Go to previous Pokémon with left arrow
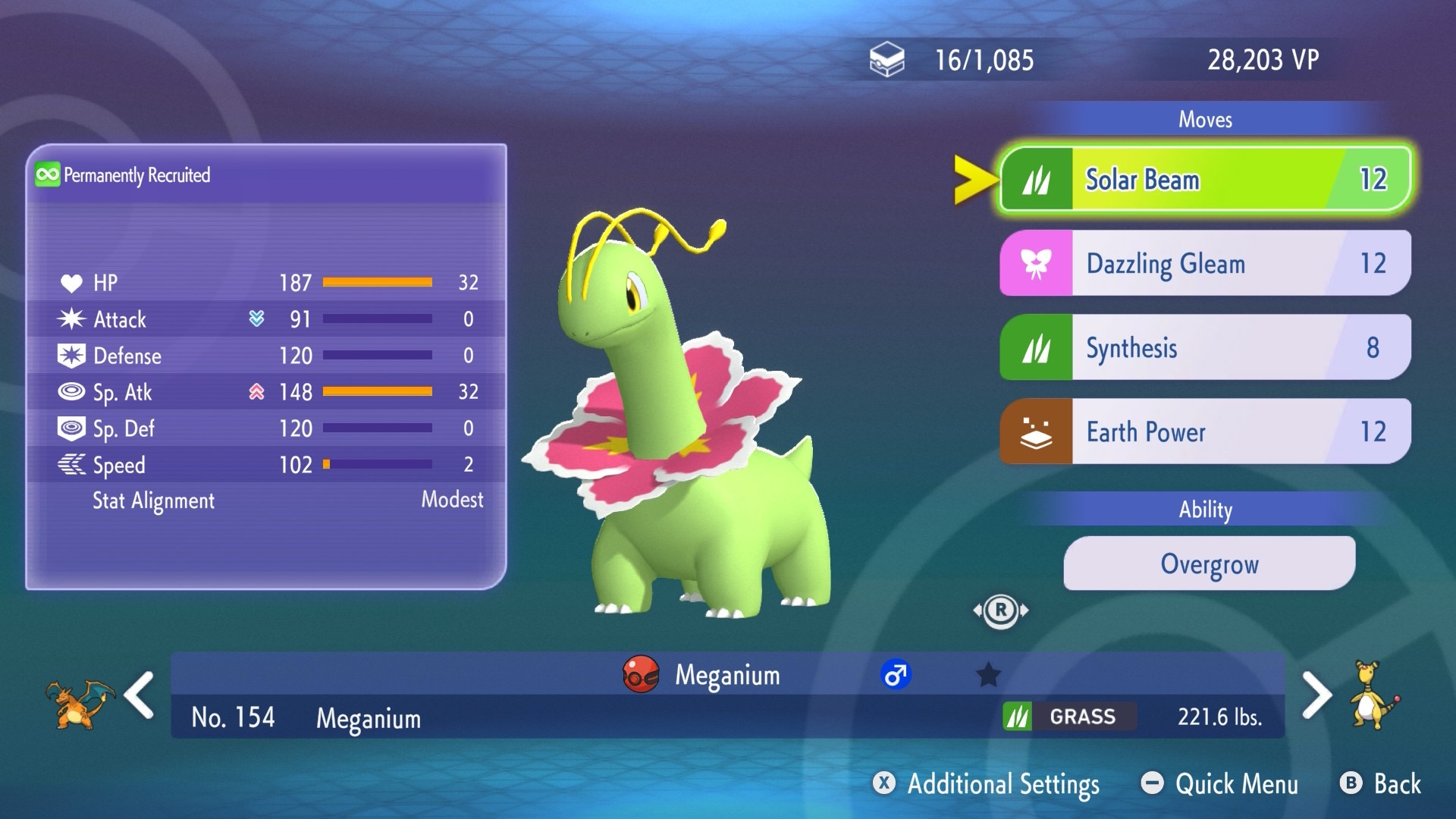 140,695
